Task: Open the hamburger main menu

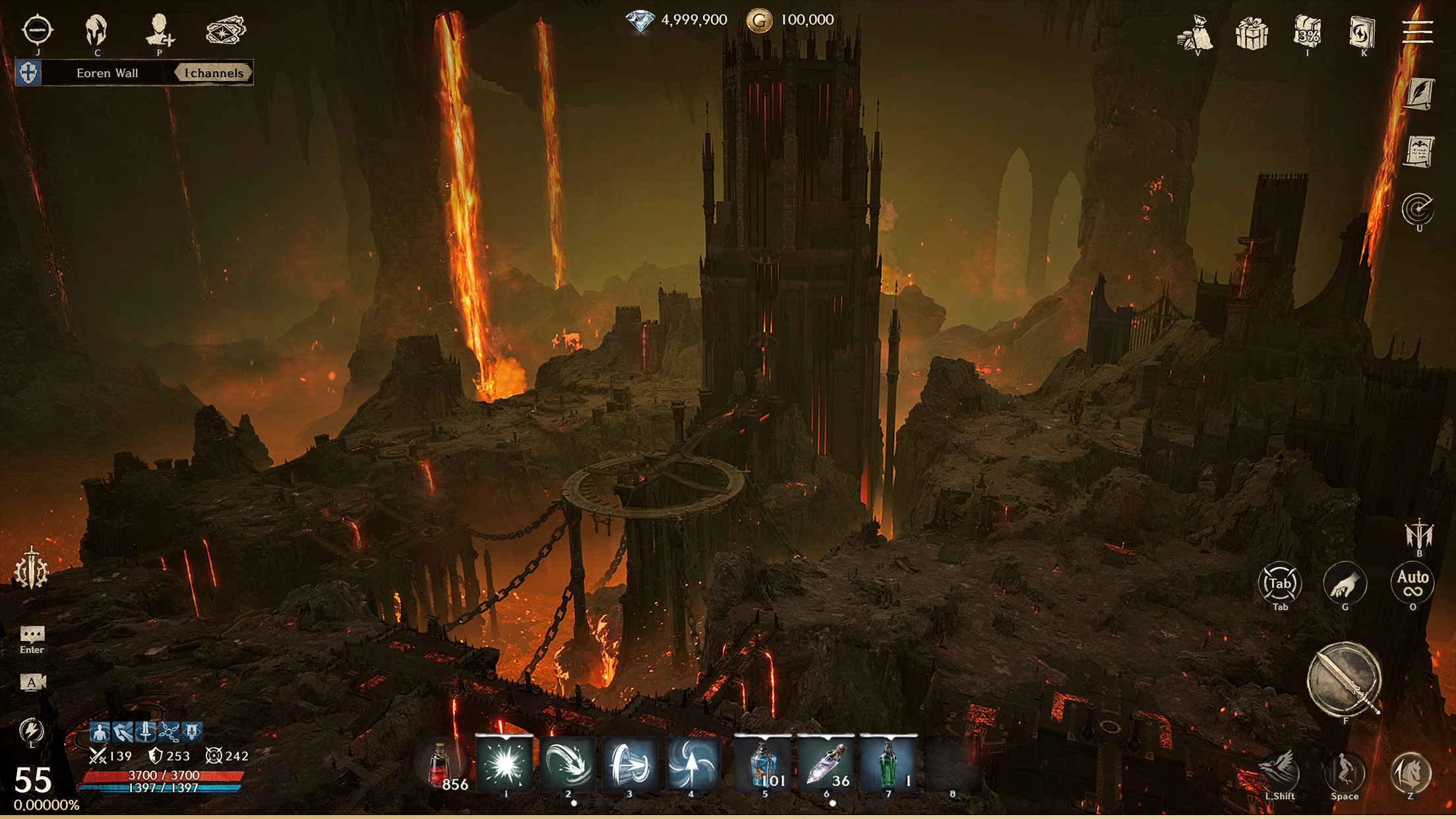Action: 1417,31
